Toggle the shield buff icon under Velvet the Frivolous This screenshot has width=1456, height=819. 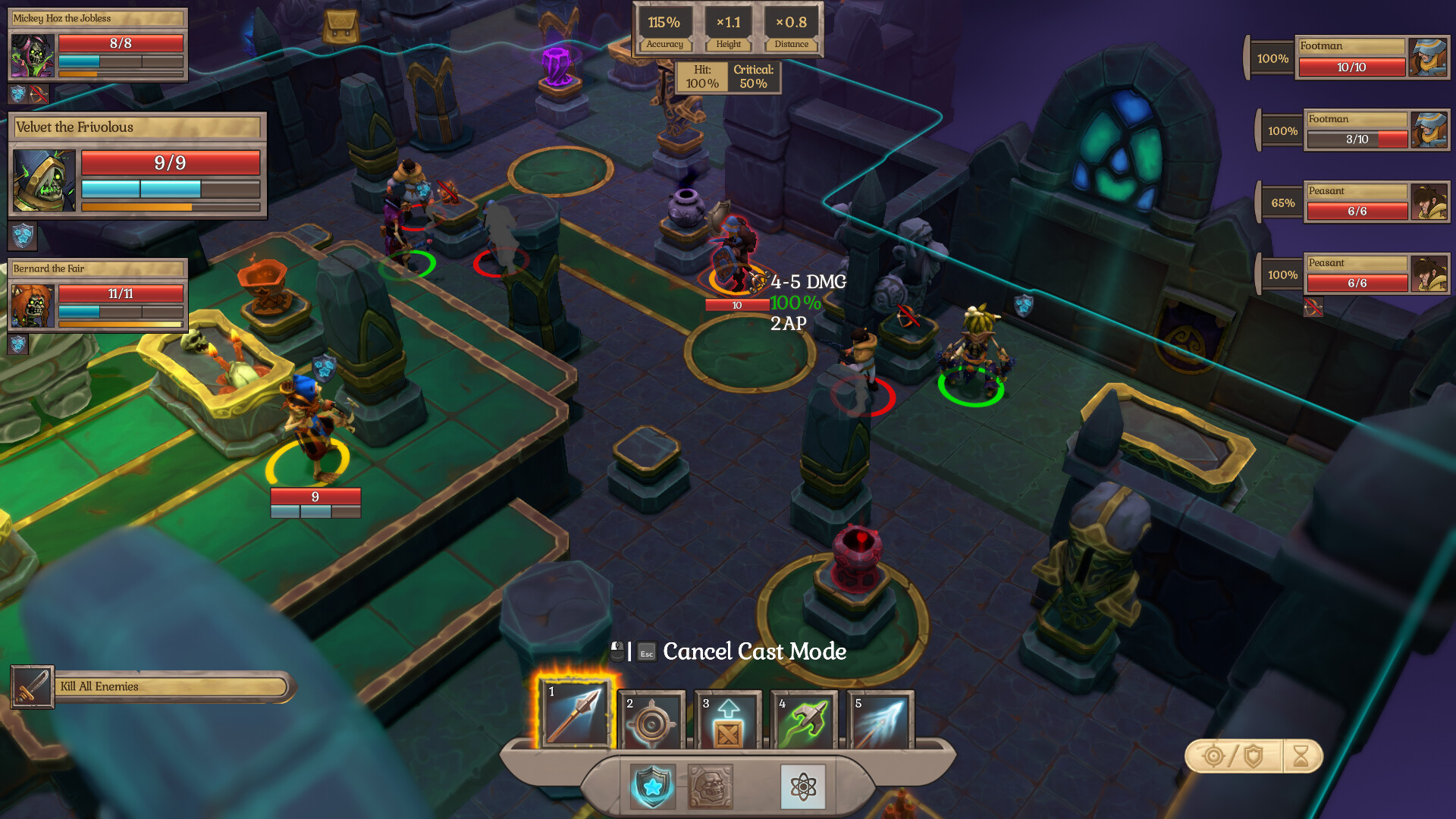24,237
